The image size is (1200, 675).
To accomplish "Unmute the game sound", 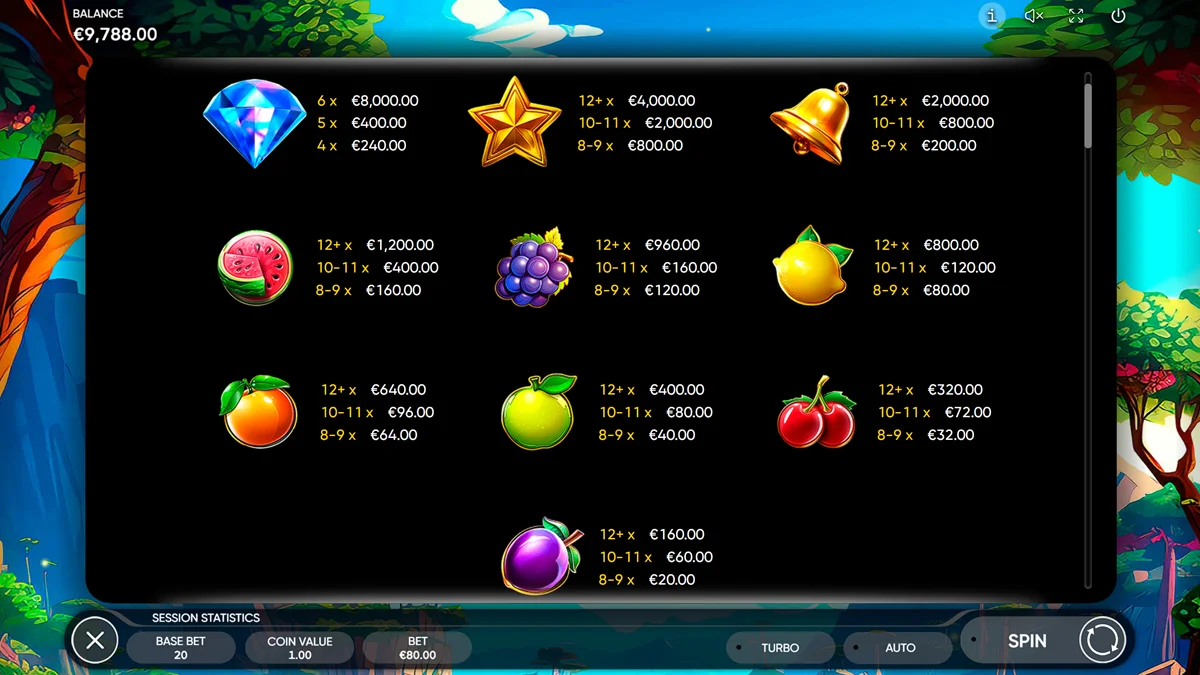I will coord(1034,16).
